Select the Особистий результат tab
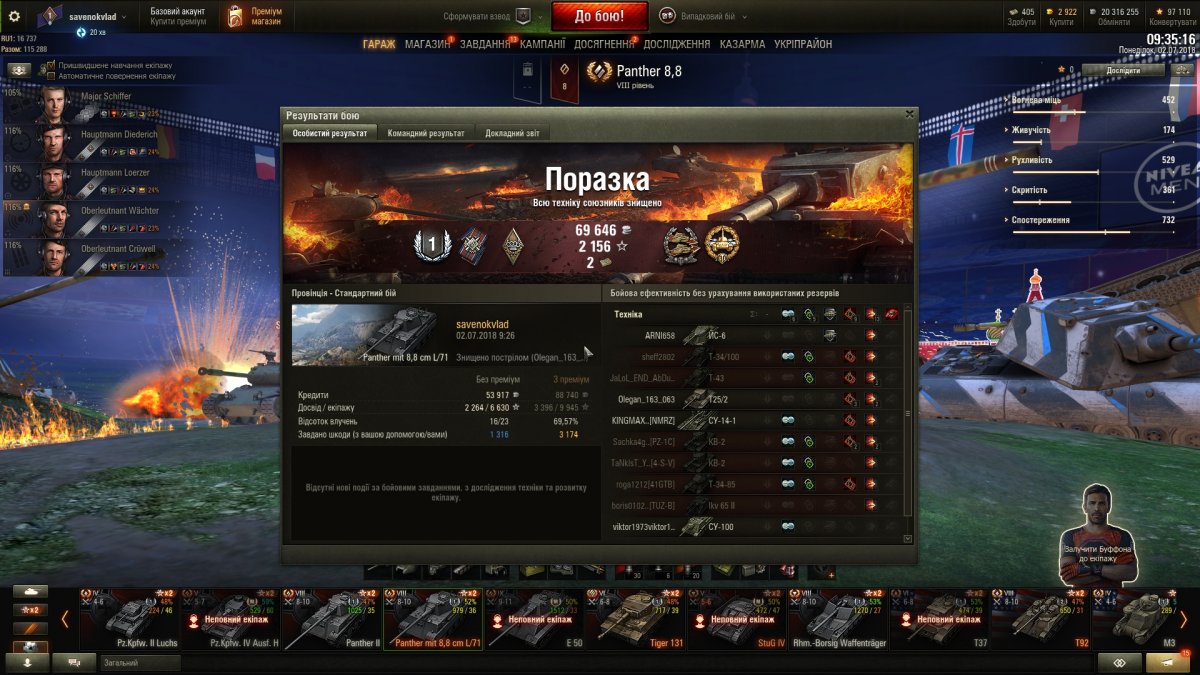Screen dimensions: 1200x675 click(330, 133)
